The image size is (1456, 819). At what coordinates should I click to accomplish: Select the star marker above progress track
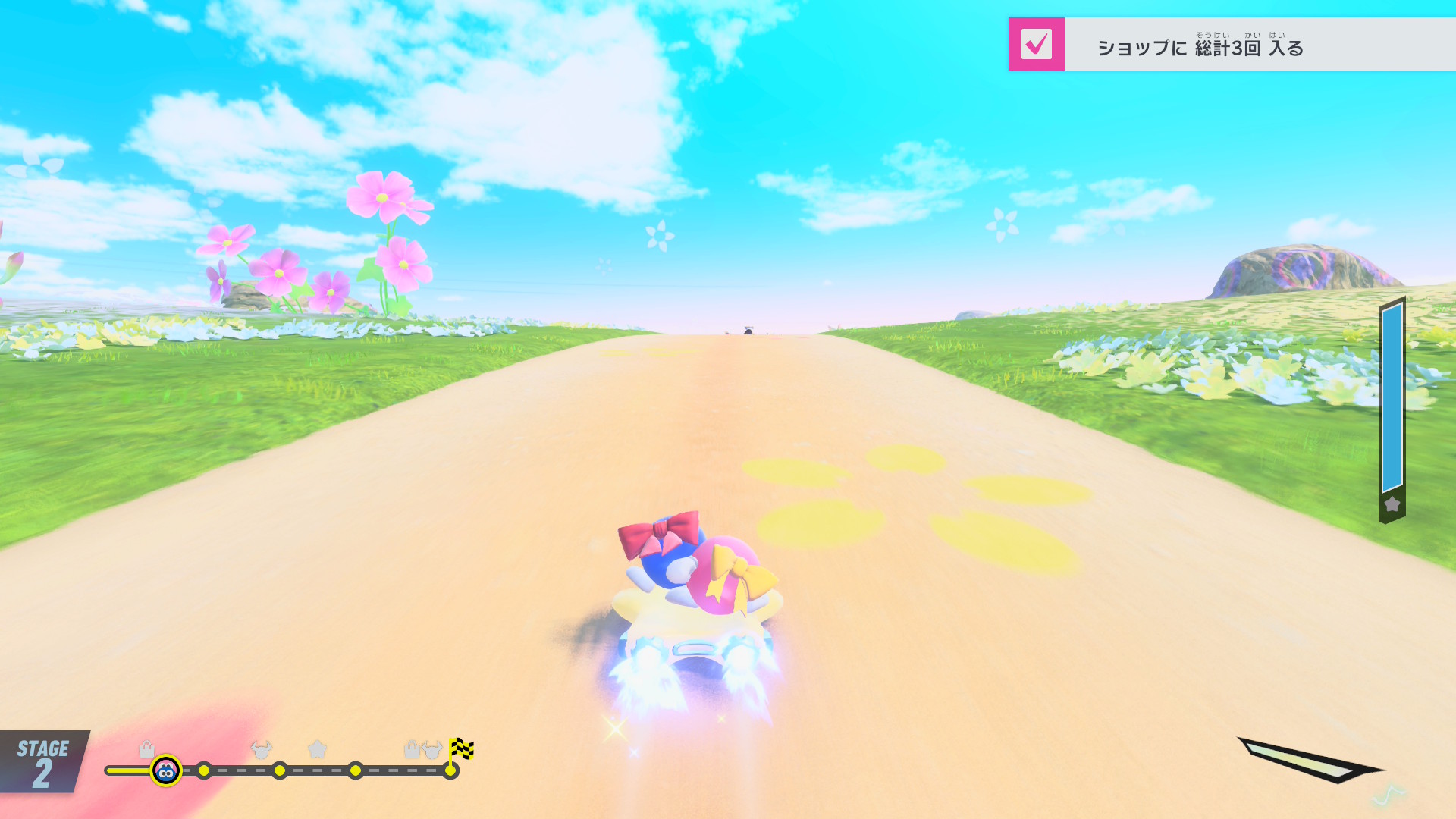317,749
